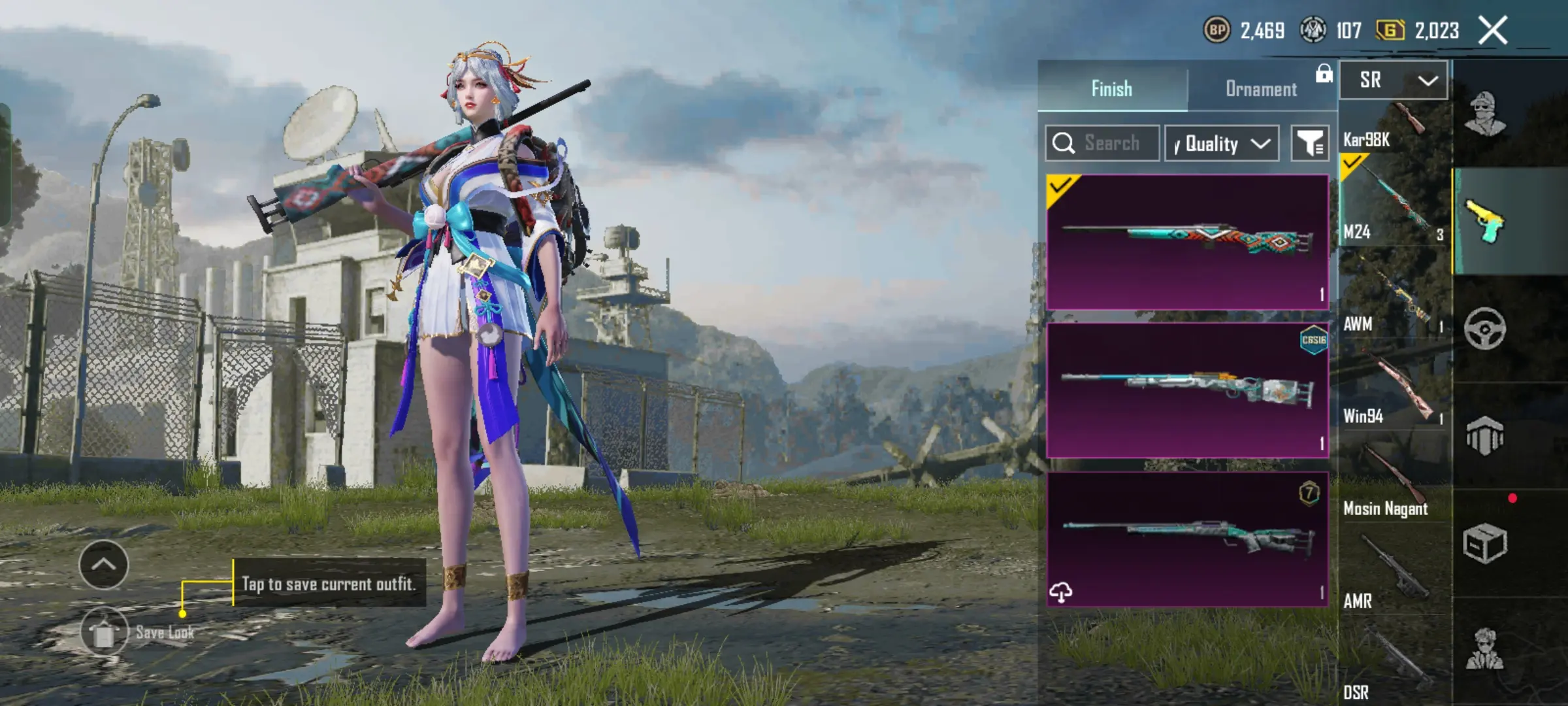The width and height of the screenshot is (1568, 706).
Task: Select the Finish tab
Action: pos(1111,89)
